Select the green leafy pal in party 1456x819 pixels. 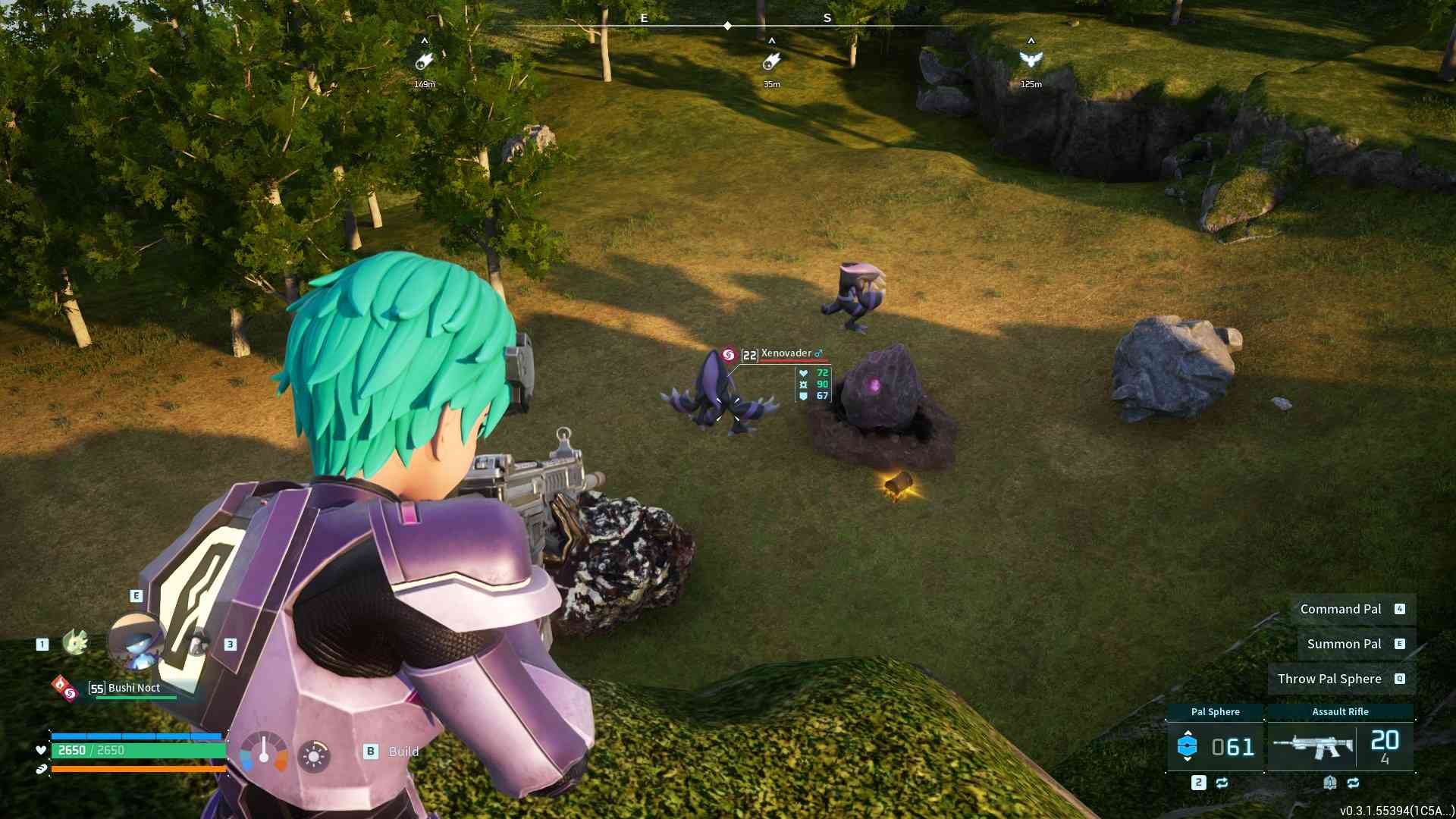pos(75,642)
